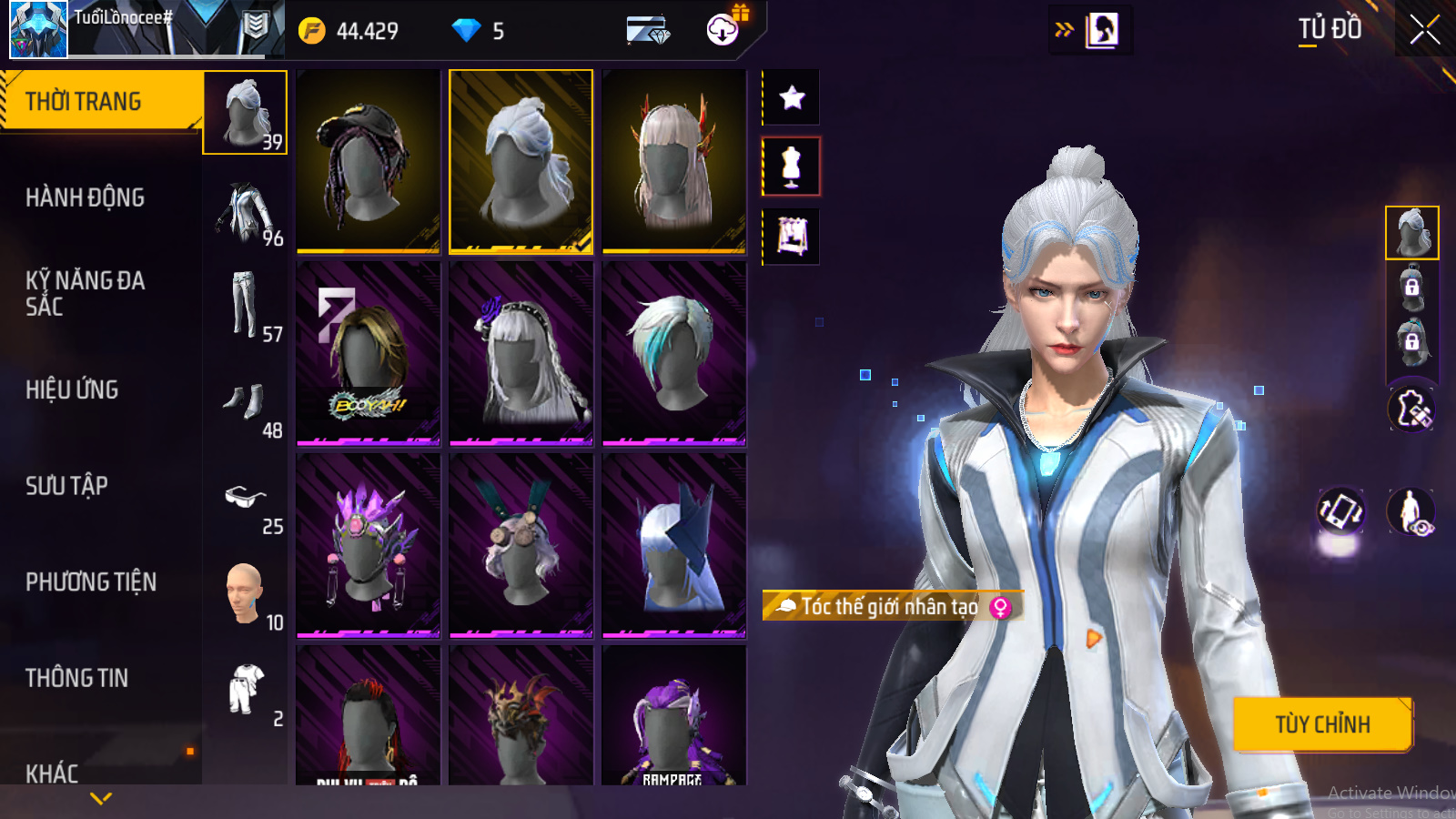Toggle the rotate character view button

(x=1340, y=511)
